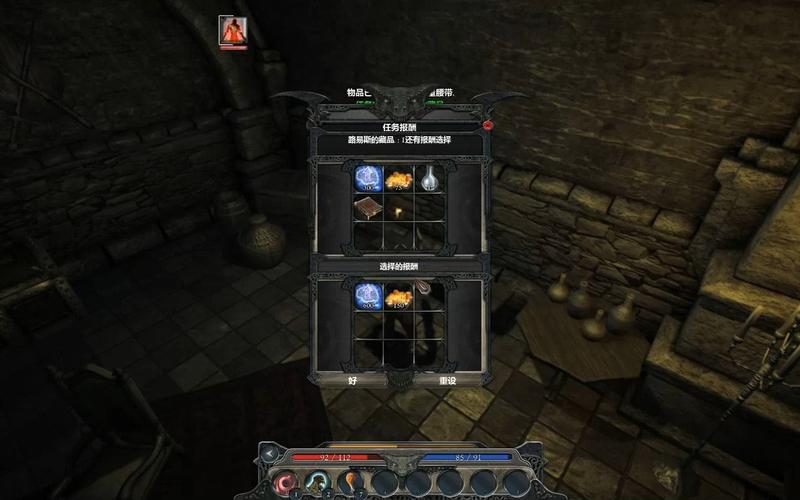Click the gold pile in selected rewards
The height and width of the screenshot is (500, 800).
click(399, 296)
